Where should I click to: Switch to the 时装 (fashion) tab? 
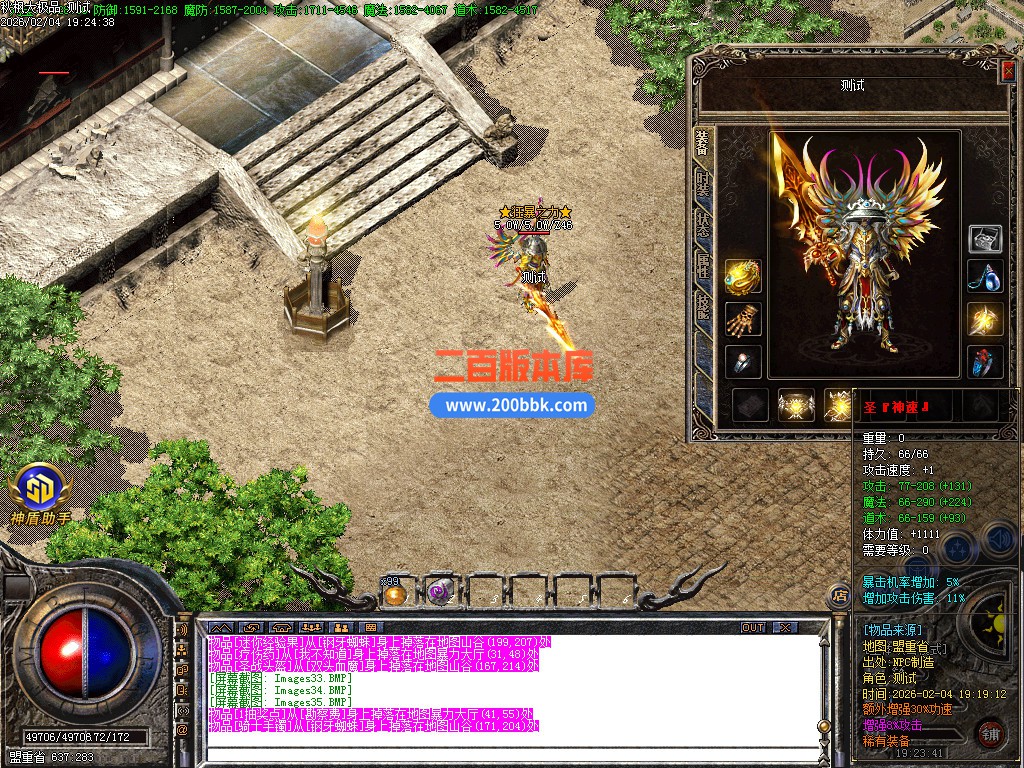[x=704, y=185]
